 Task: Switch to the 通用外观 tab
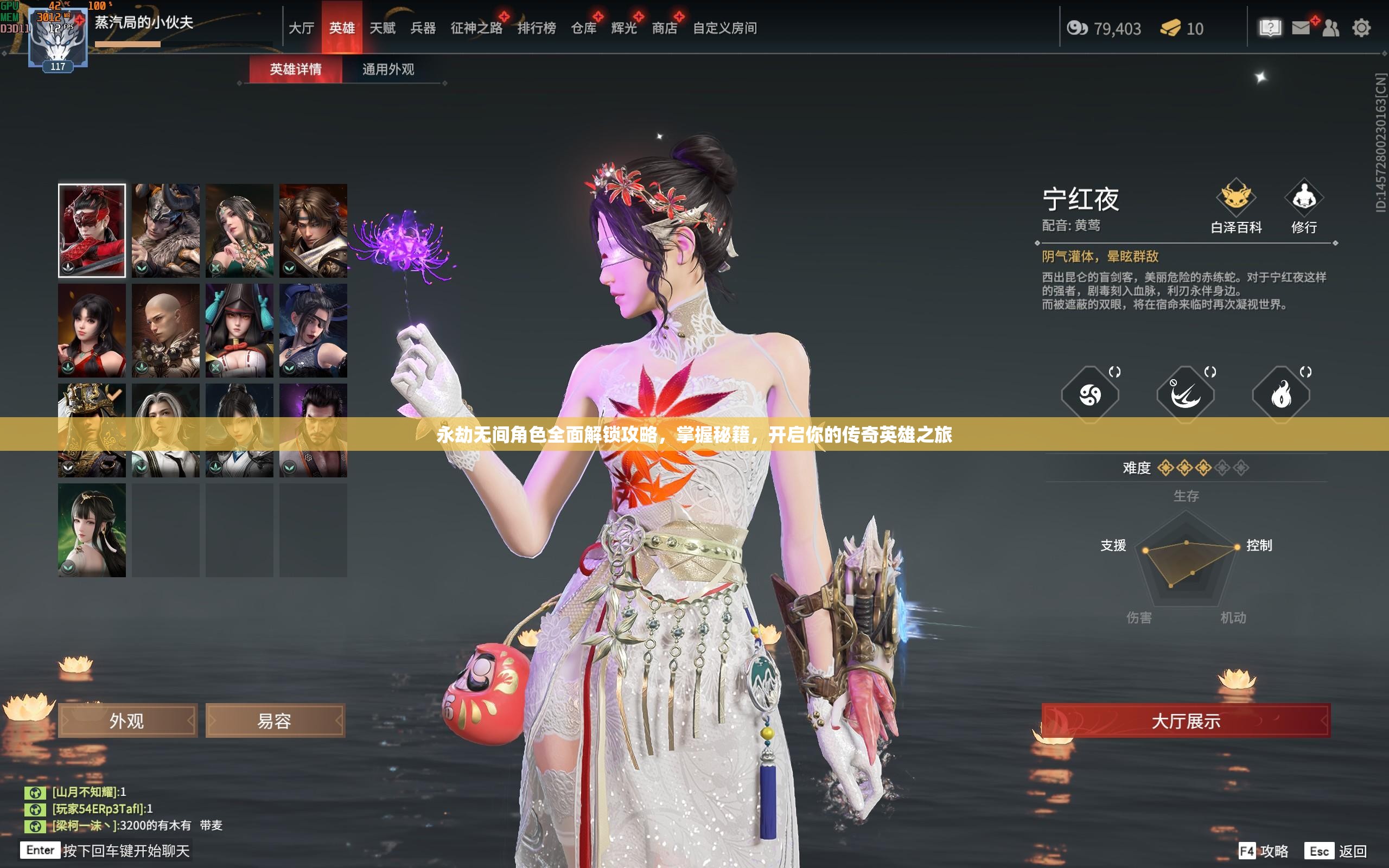tap(388, 69)
